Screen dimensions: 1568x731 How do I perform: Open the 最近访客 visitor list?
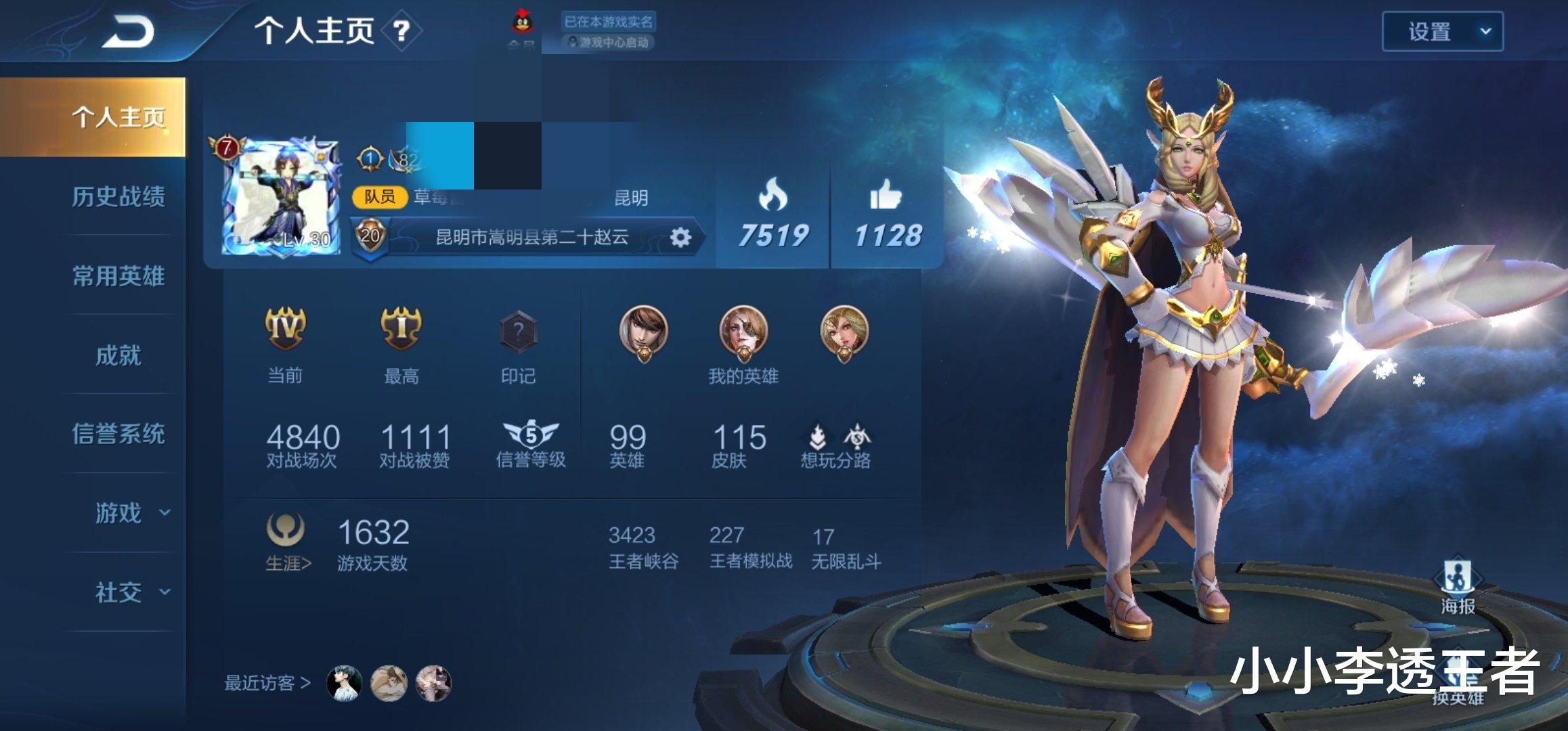tap(267, 683)
